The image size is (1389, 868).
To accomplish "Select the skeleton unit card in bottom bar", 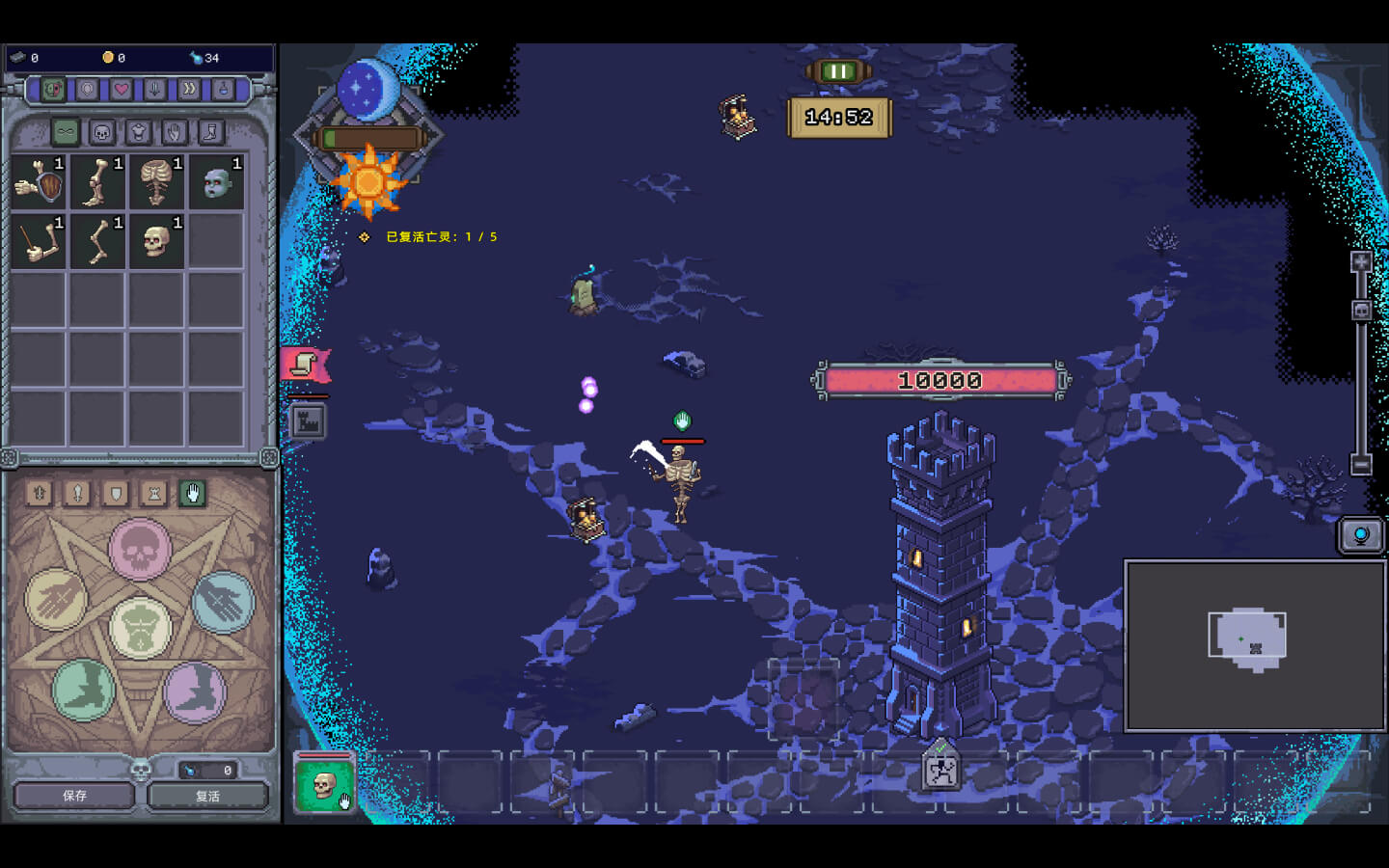I will (325, 785).
